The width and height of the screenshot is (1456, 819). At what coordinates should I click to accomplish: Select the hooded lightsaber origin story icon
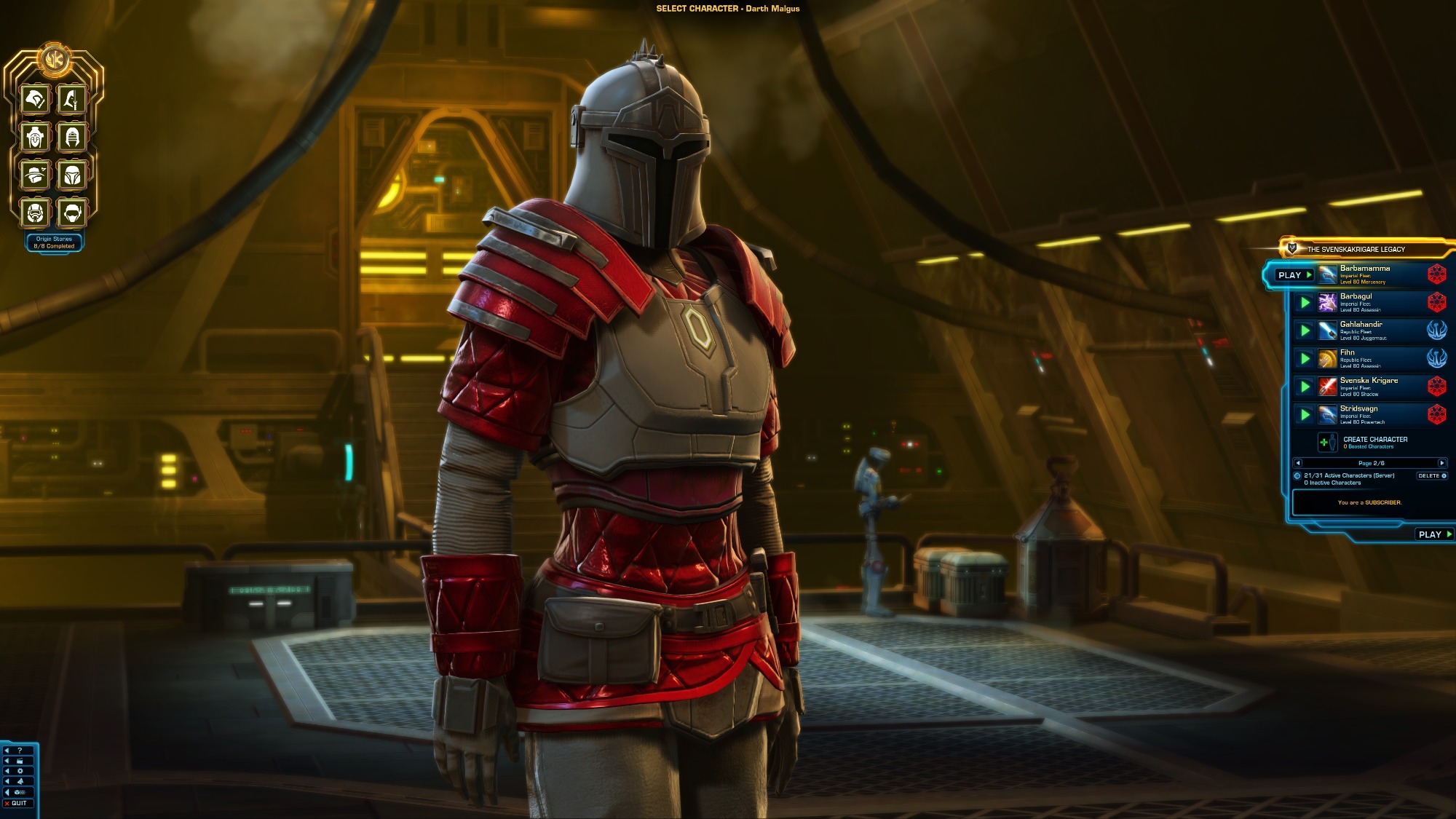(72, 99)
